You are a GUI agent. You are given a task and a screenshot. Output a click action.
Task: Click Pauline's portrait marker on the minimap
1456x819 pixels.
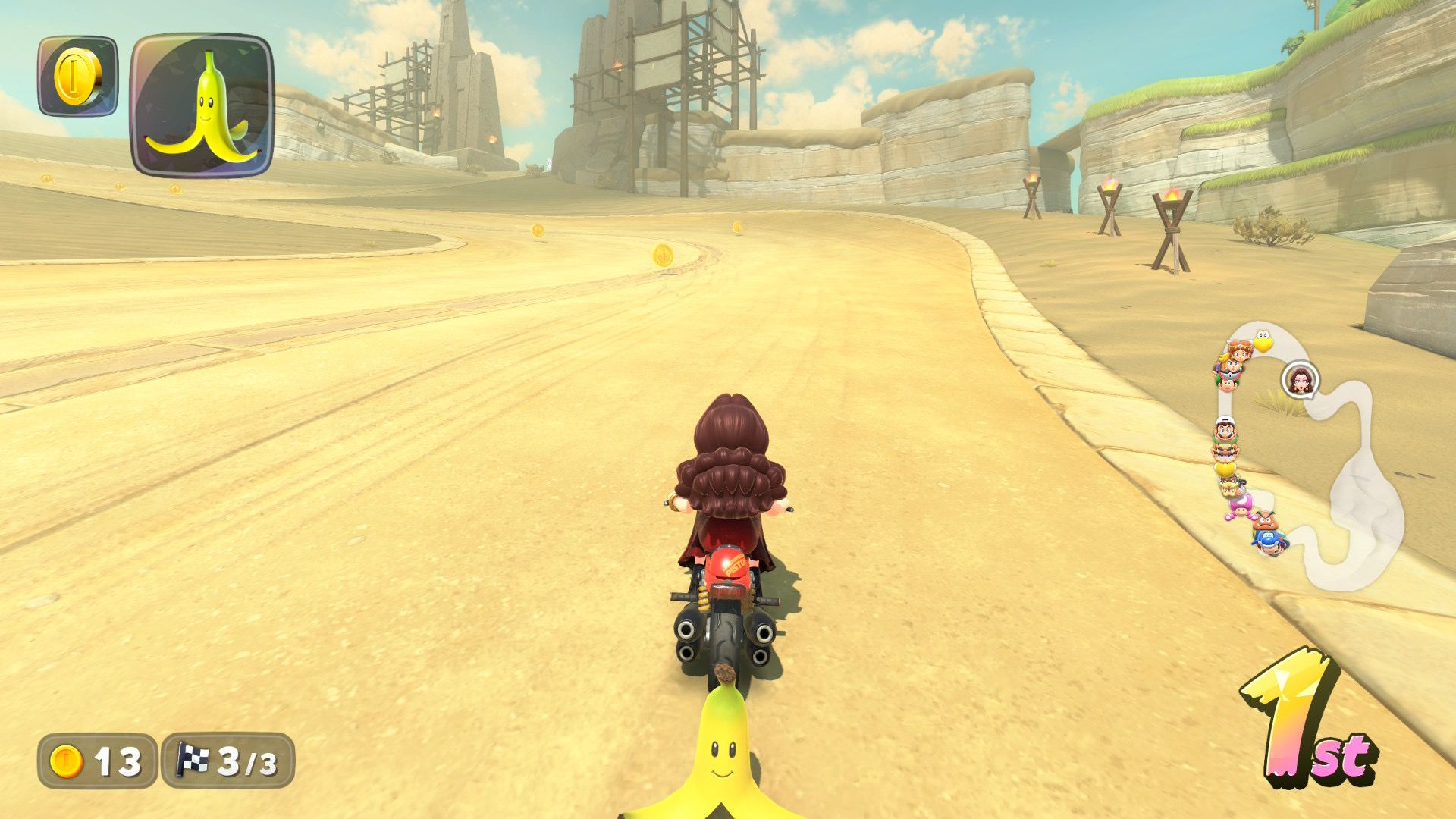[1300, 380]
